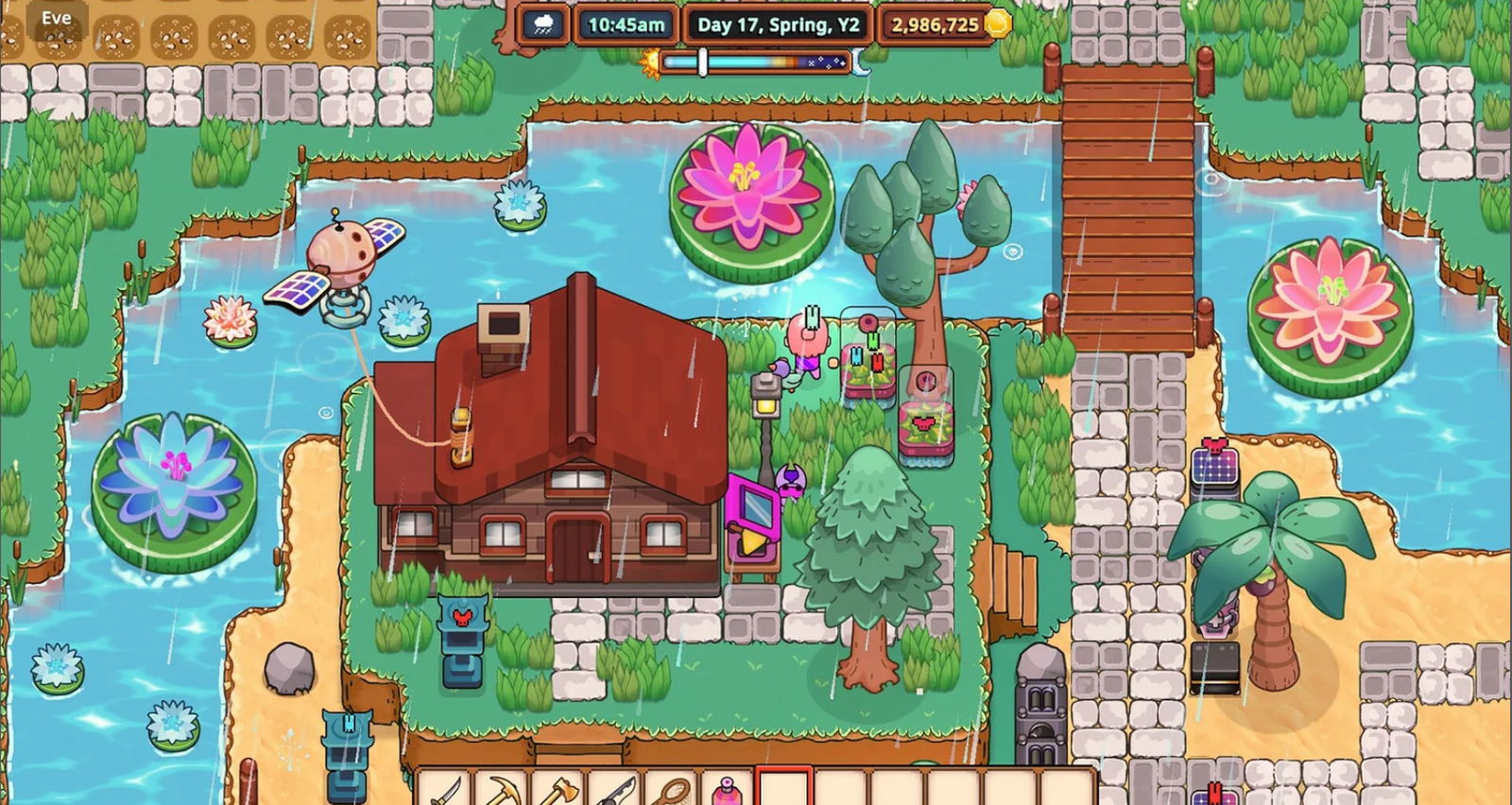Click the weather indicator showing rain
Viewport: 1512px width, 805px height.
541,25
